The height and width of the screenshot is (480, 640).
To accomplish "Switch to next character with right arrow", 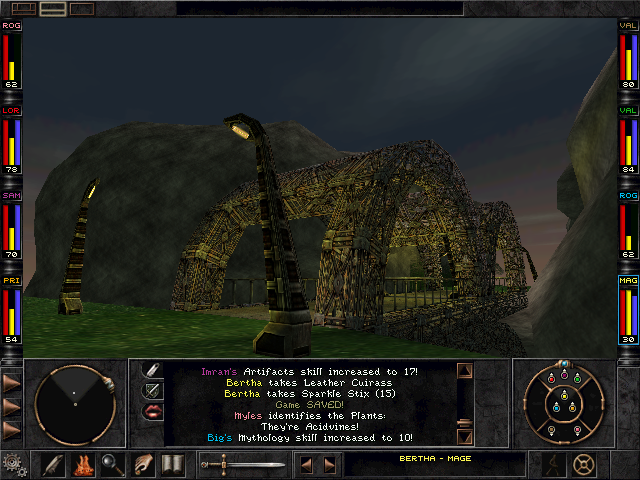I will click(x=330, y=465).
